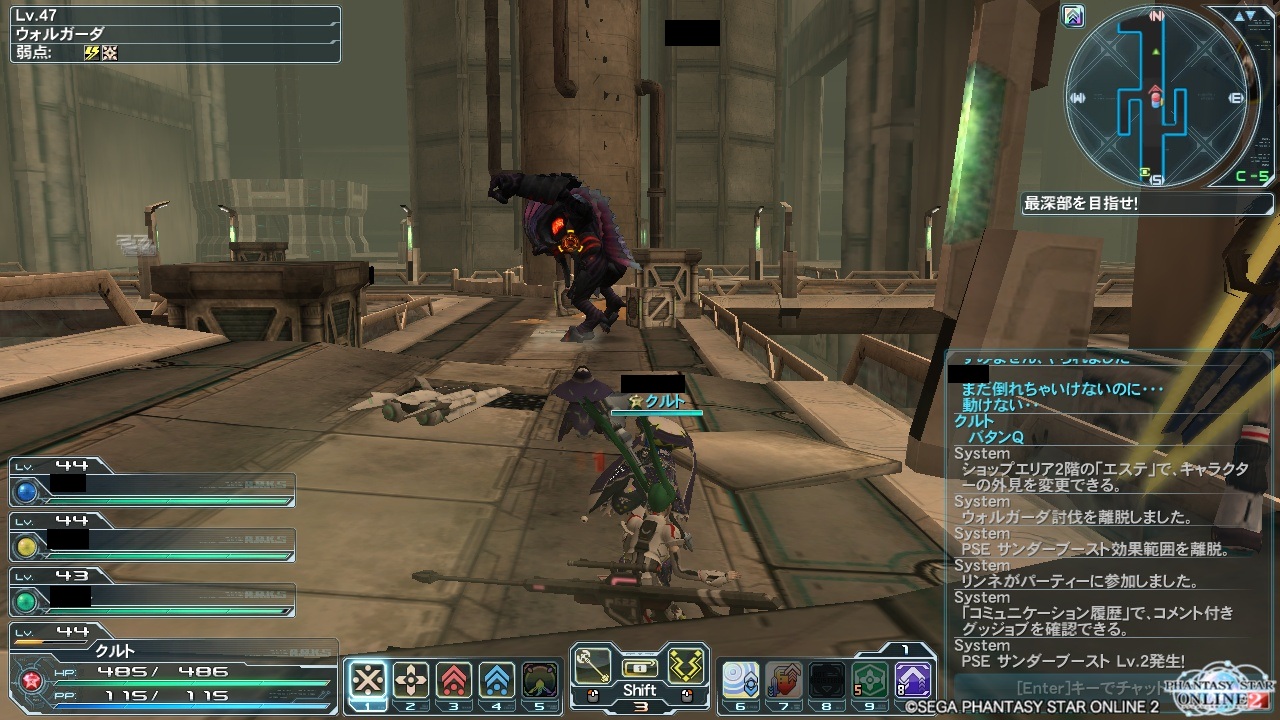Activate the yellow lightning photon art icon
The image size is (1280, 720).
pyautogui.click(x=686, y=665)
